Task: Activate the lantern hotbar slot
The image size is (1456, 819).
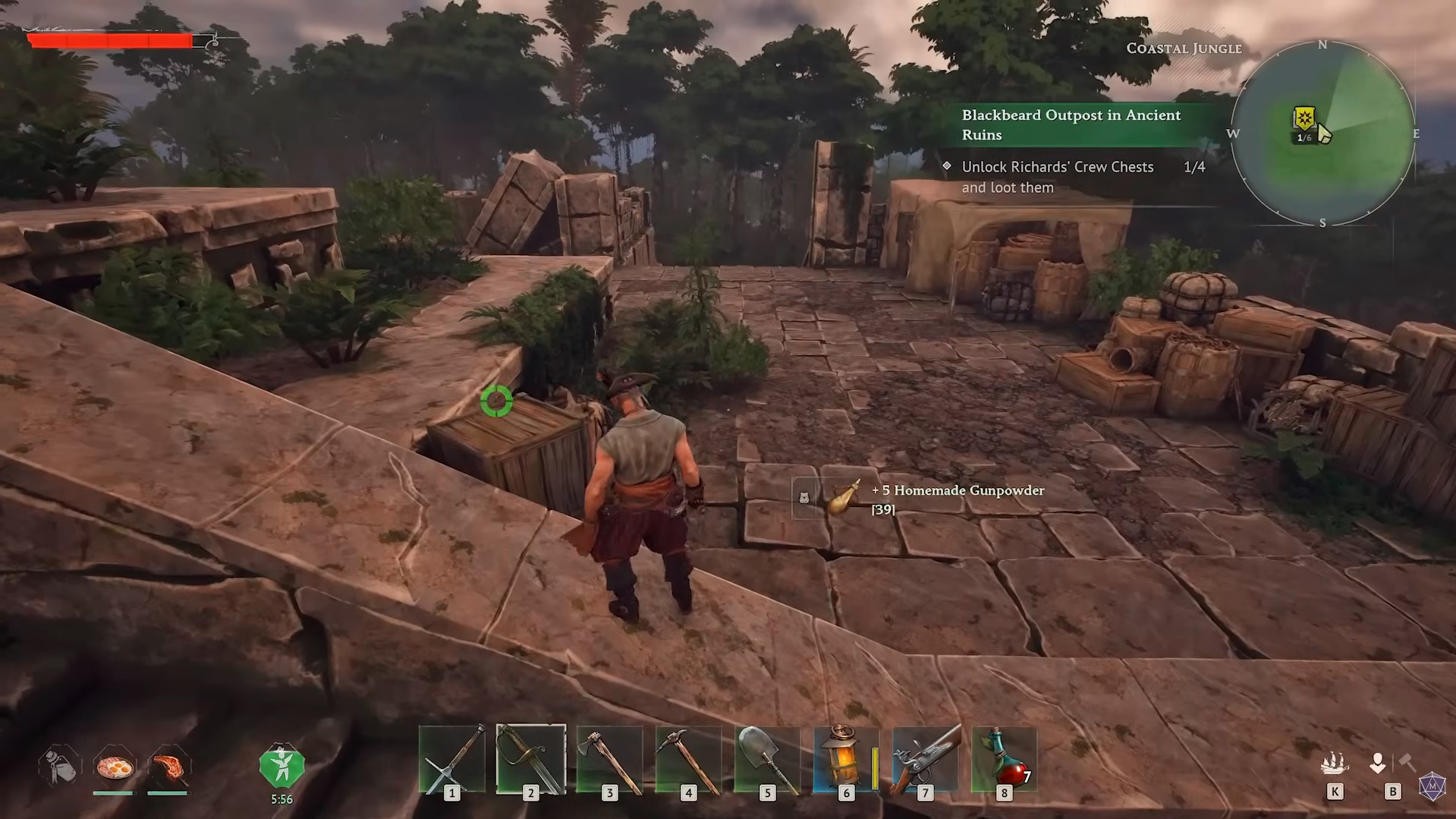Action: pyautogui.click(x=845, y=761)
